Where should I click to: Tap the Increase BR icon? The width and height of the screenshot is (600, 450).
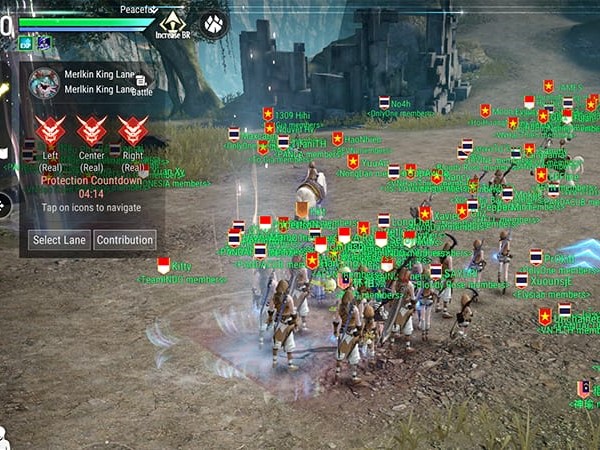(x=173, y=22)
